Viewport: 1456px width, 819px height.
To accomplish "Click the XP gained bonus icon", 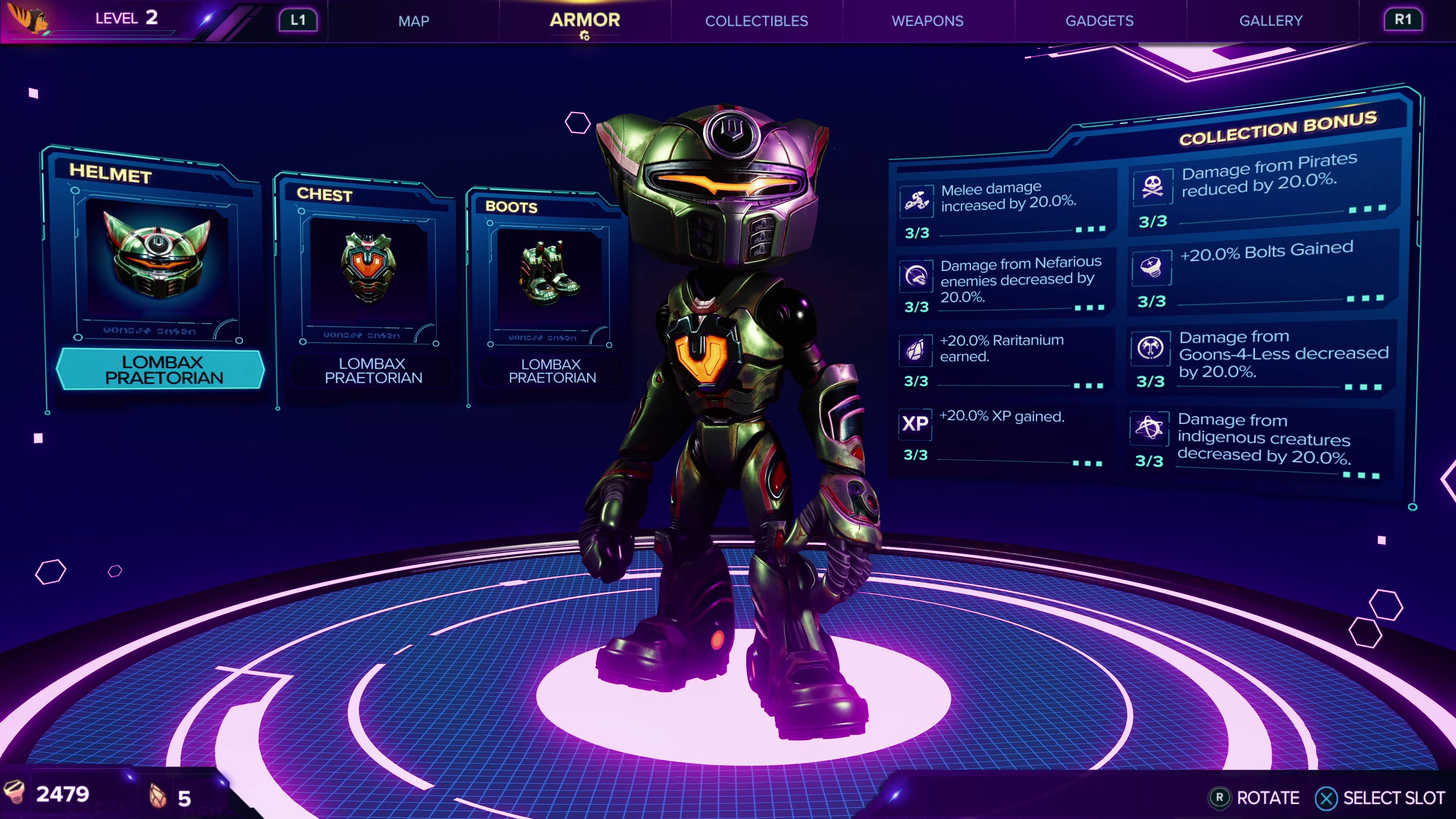I will click(916, 424).
